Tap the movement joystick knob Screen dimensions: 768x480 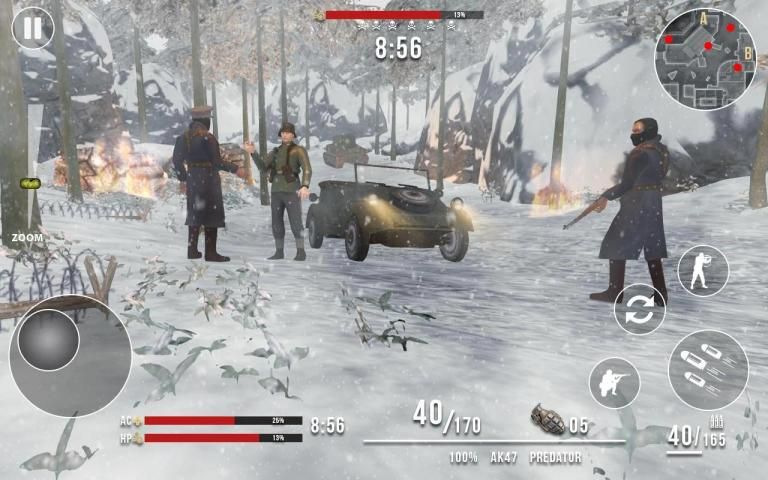coord(48,340)
